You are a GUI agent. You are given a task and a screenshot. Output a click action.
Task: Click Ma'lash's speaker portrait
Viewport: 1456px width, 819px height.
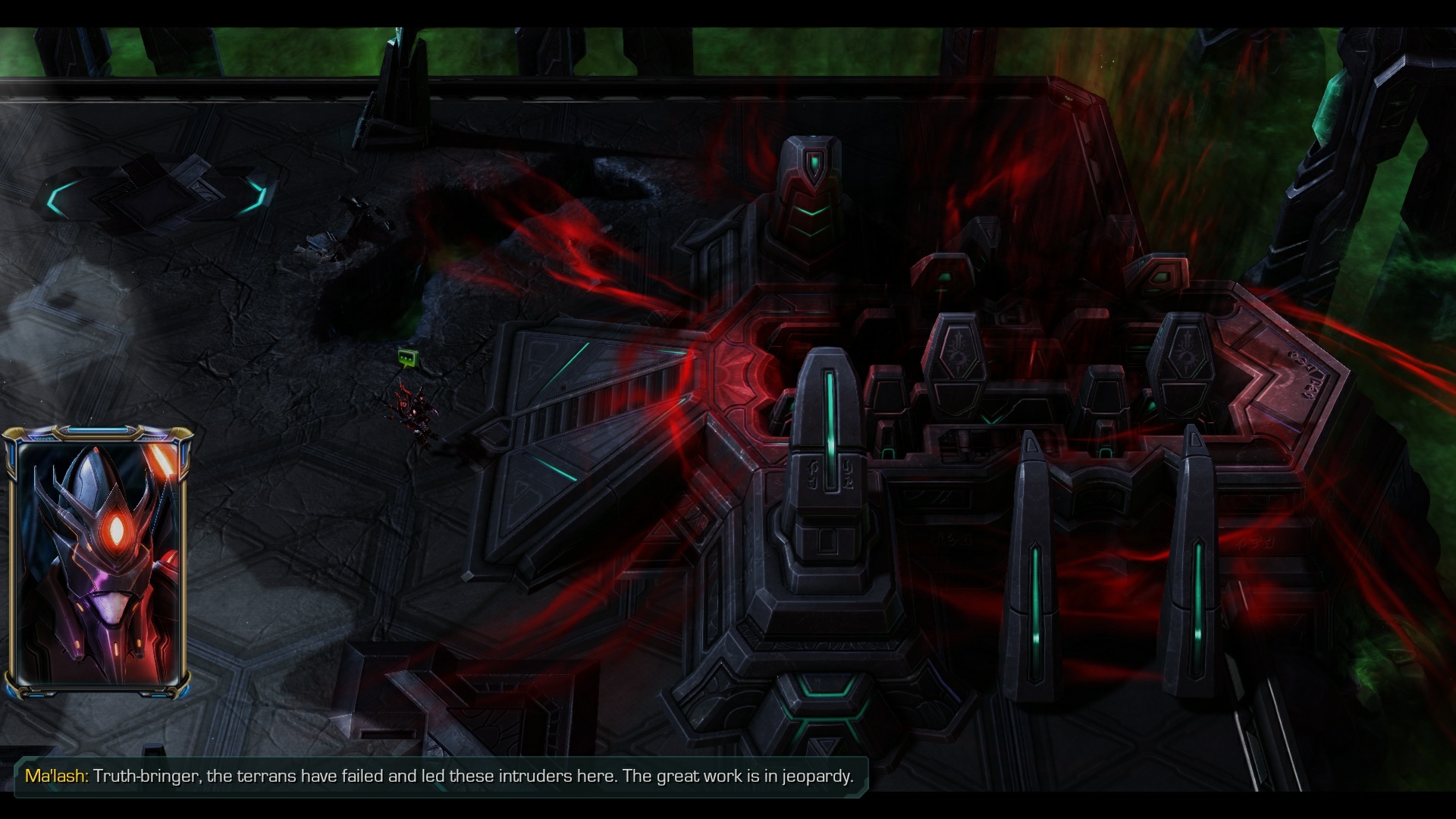[98, 562]
